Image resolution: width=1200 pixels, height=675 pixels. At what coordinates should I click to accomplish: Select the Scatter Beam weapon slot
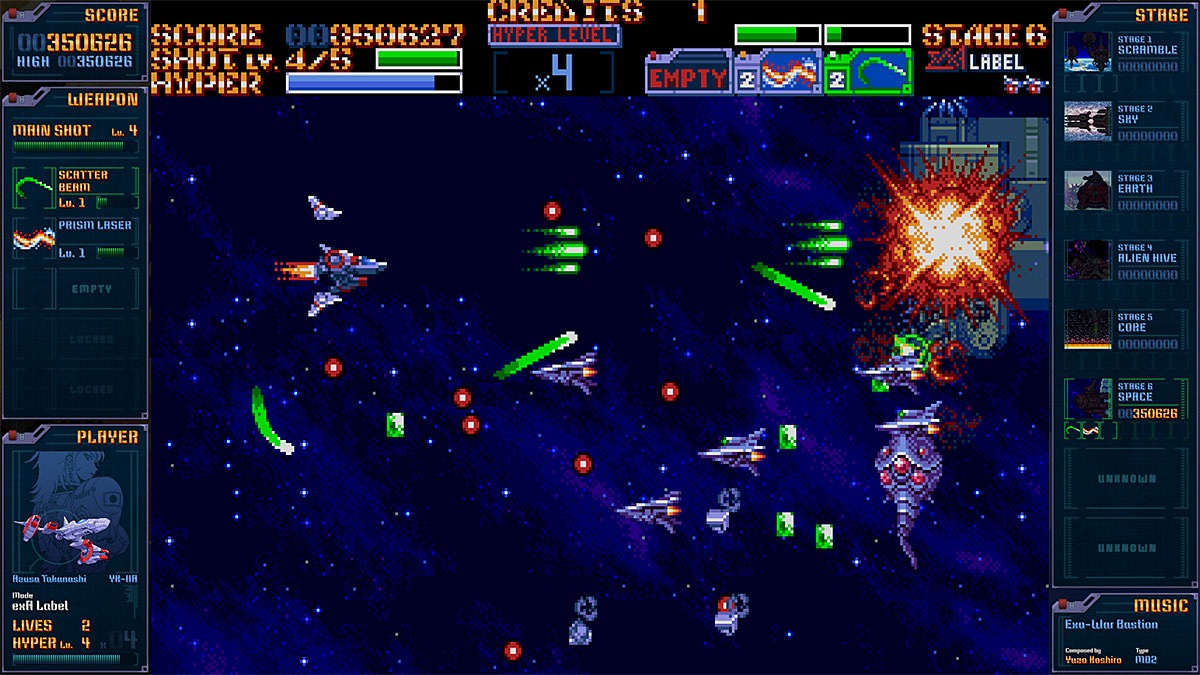[75, 188]
